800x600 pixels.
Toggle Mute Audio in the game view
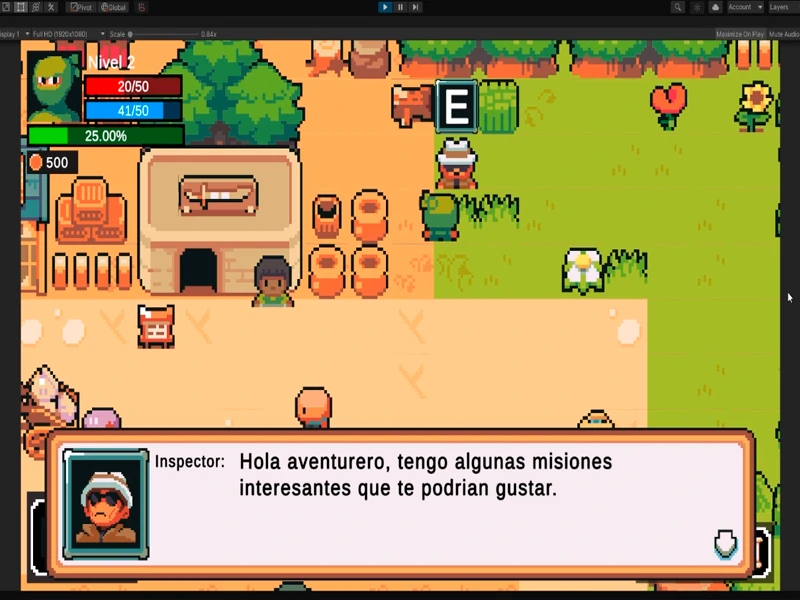(785, 34)
